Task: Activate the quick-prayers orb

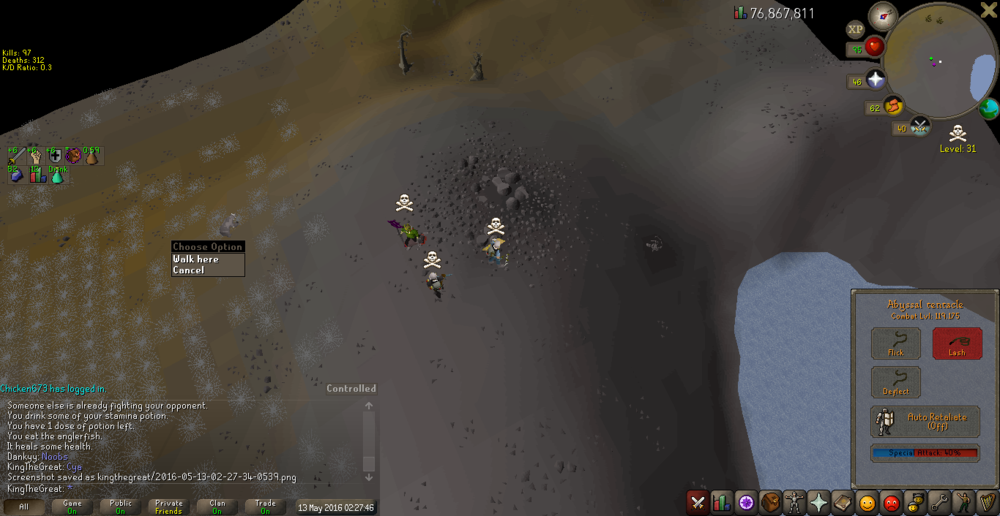Action: (875, 80)
